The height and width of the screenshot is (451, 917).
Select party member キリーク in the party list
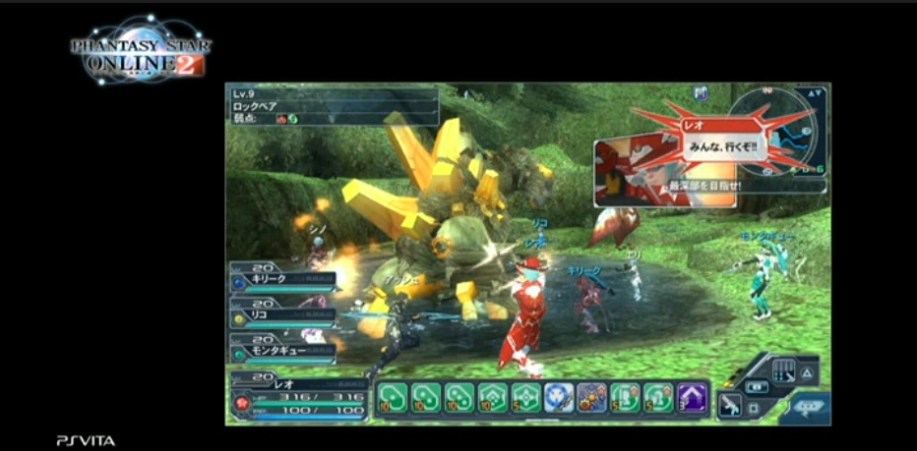click(282, 276)
